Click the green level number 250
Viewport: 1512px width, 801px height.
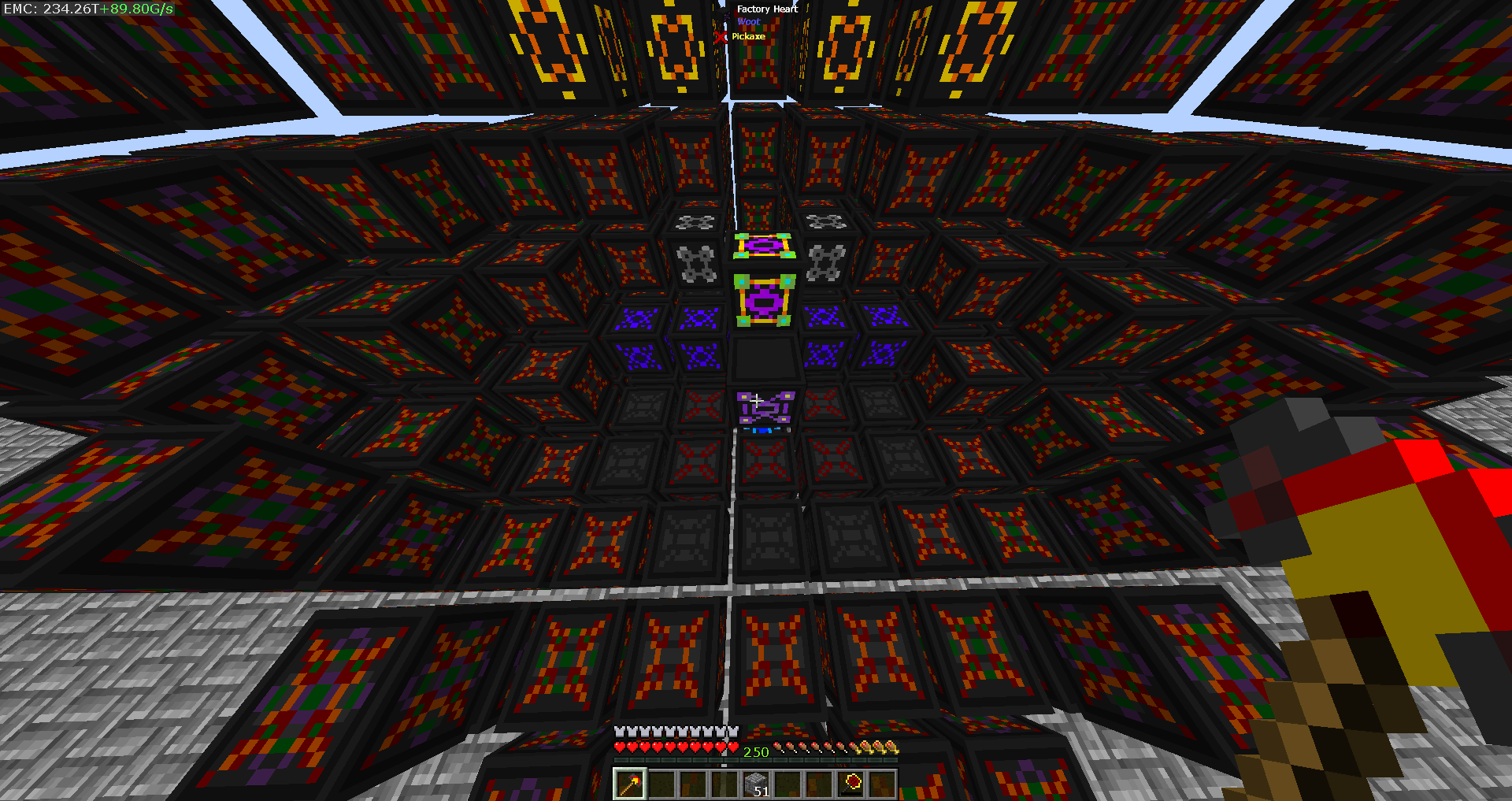click(x=757, y=752)
